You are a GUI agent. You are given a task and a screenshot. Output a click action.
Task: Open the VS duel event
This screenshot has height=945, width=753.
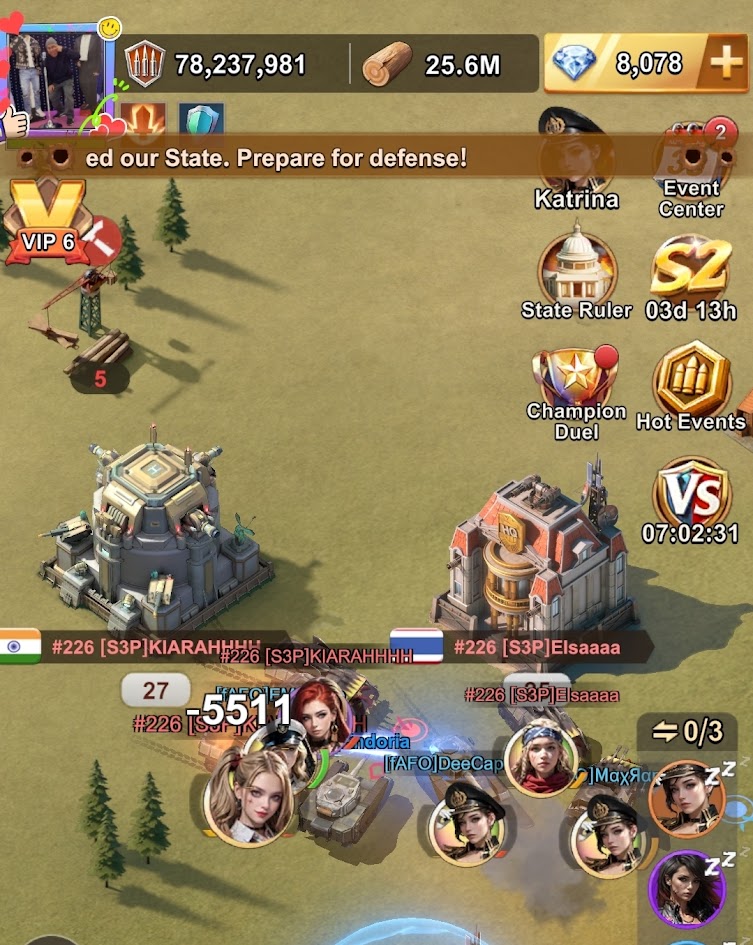[692, 497]
